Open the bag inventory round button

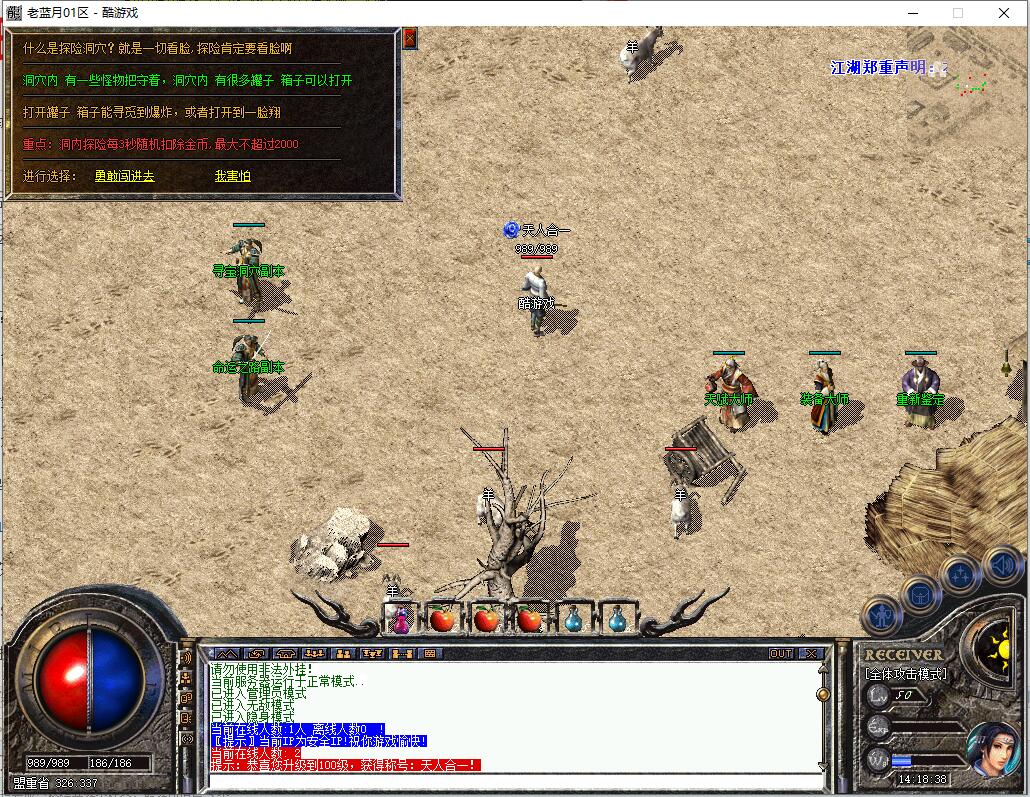pos(919,595)
